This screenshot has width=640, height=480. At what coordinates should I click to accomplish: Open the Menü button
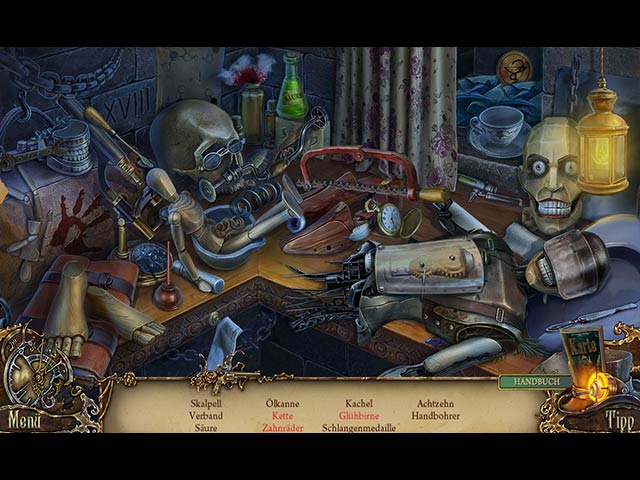[24, 420]
